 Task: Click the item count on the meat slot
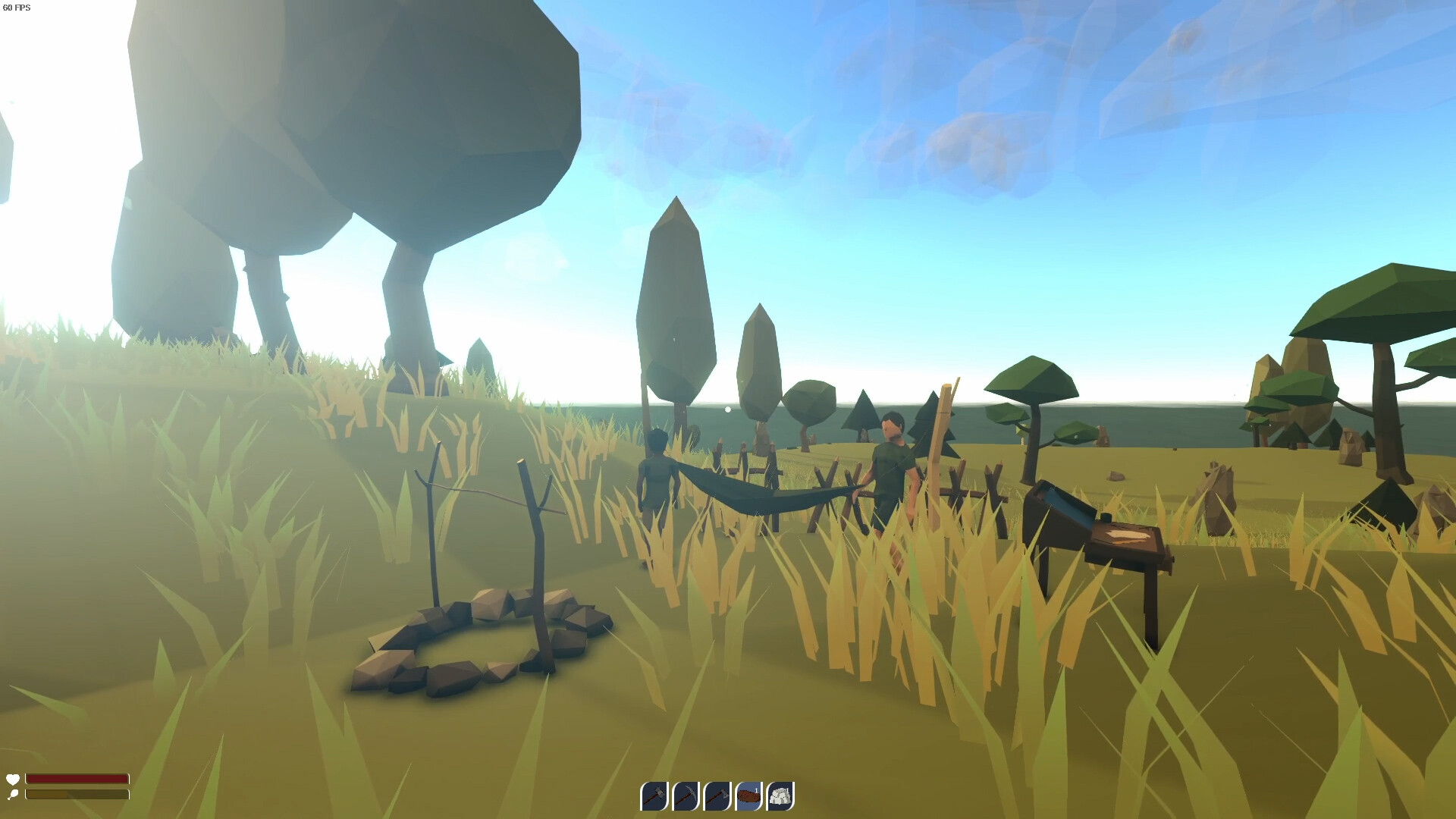[x=755, y=789]
